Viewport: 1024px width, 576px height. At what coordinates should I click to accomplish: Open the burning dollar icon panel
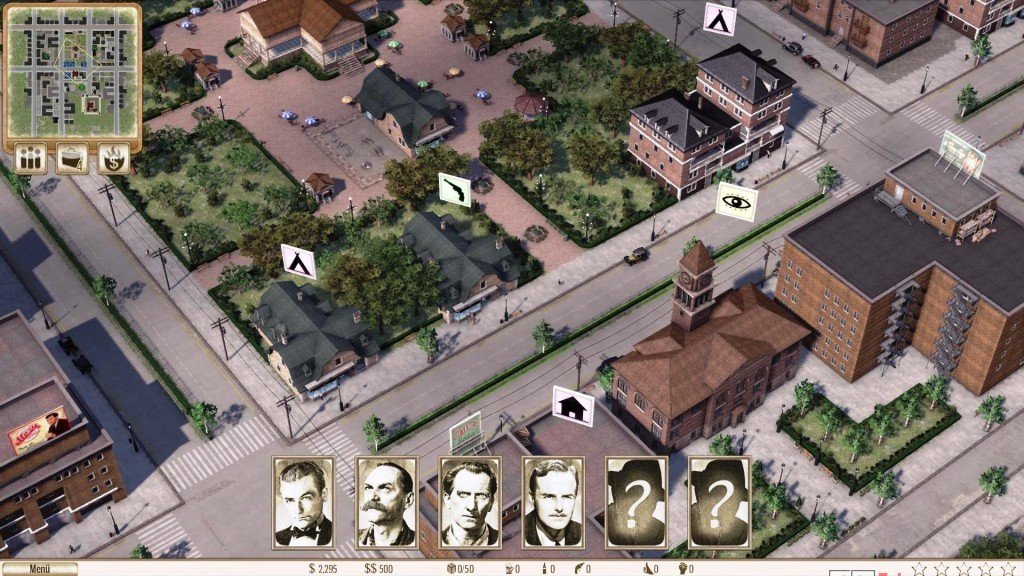pyautogui.click(x=112, y=158)
